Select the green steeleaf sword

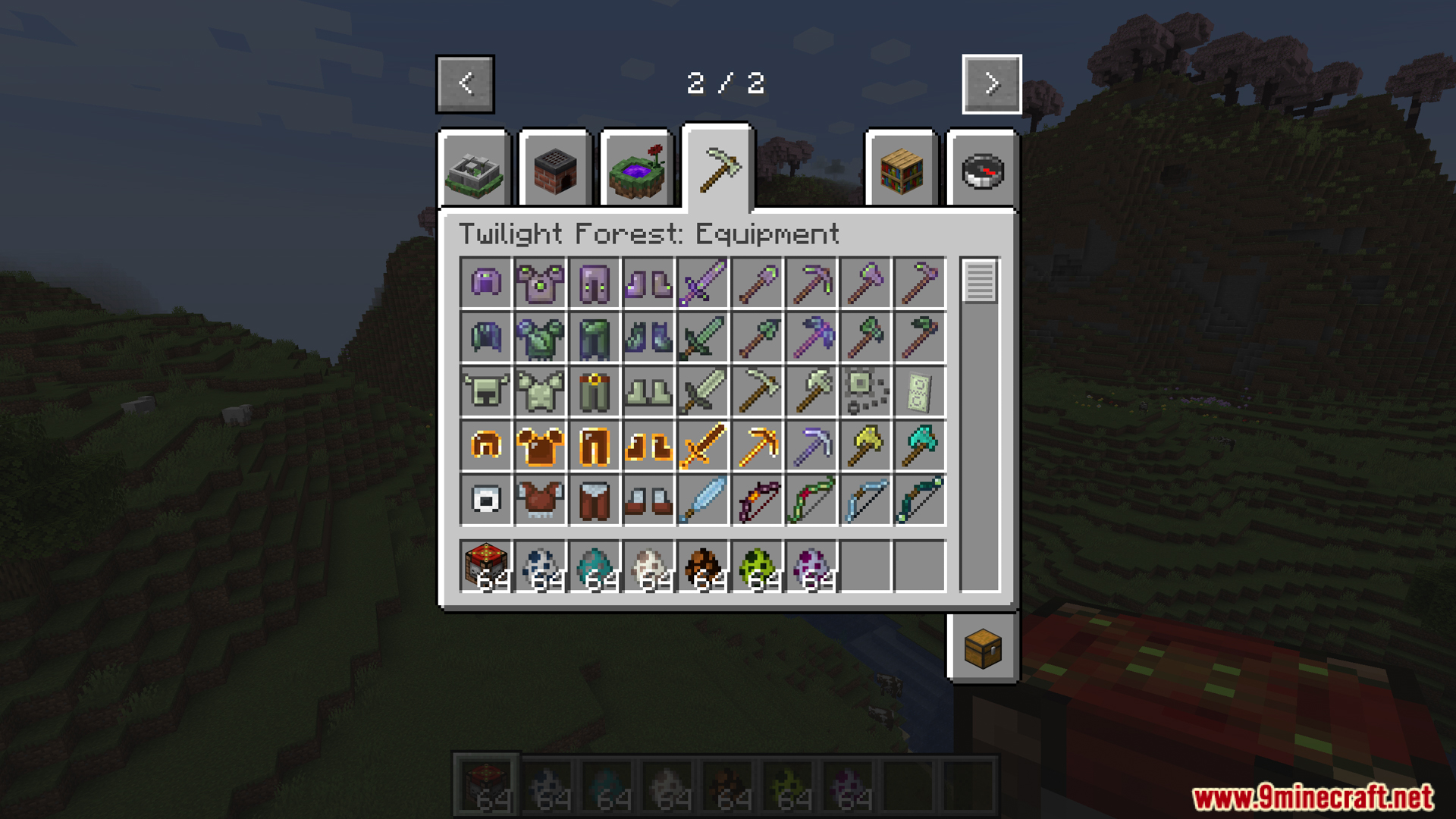pos(703,337)
